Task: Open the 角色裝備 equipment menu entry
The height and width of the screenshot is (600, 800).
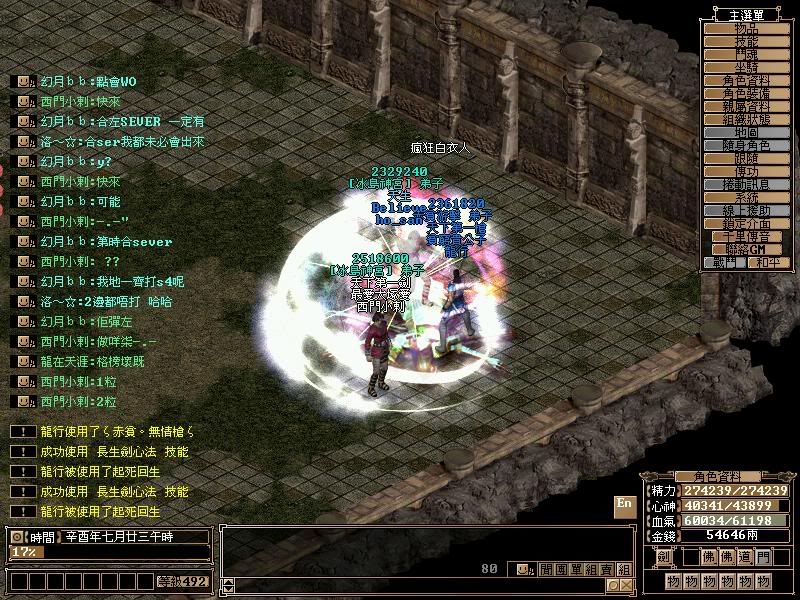Action: [x=746, y=93]
